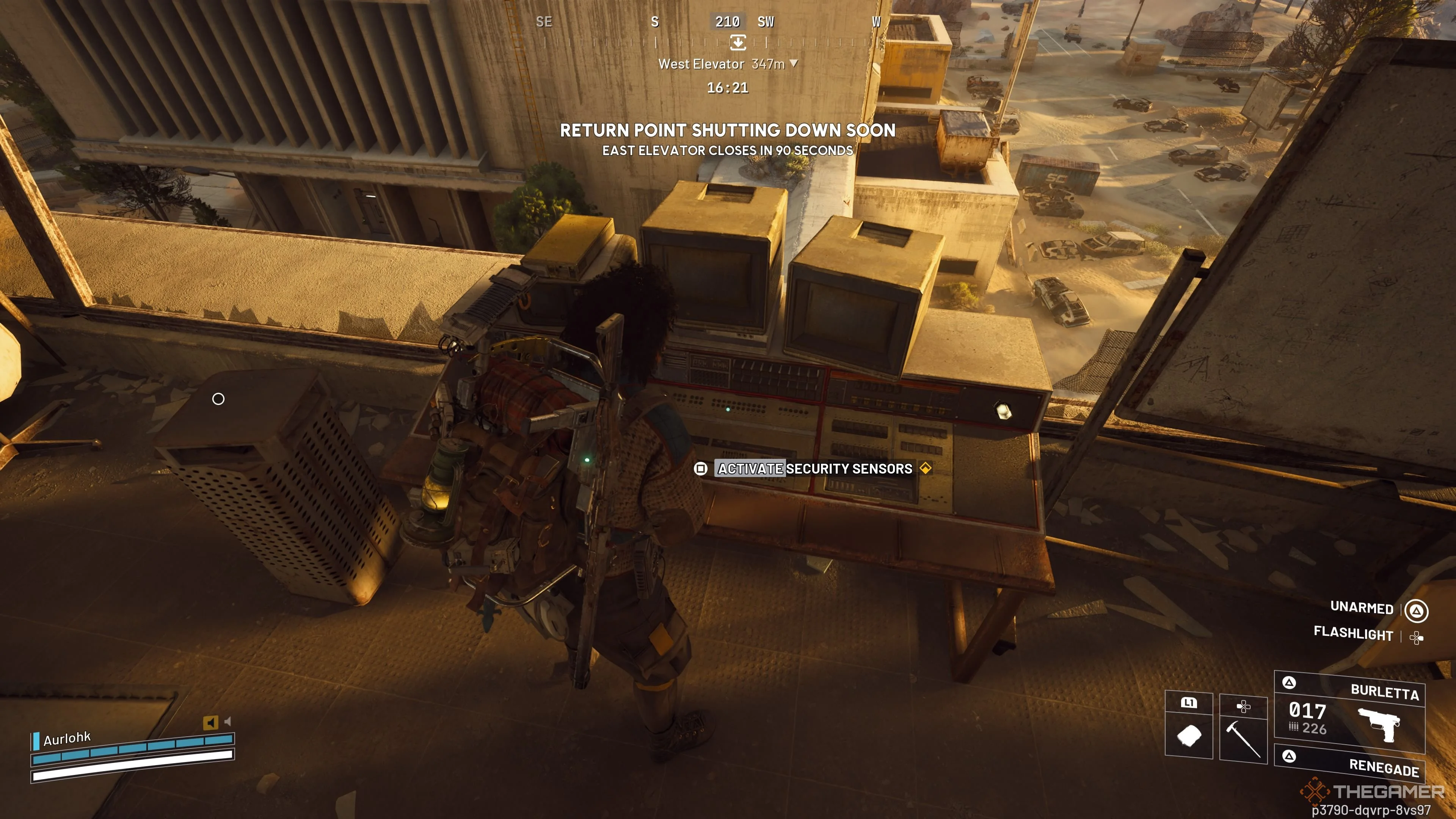The image size is (1456, 819).
Task: Click the Activate Security Sensors prompt
Action: pos(814,469)
